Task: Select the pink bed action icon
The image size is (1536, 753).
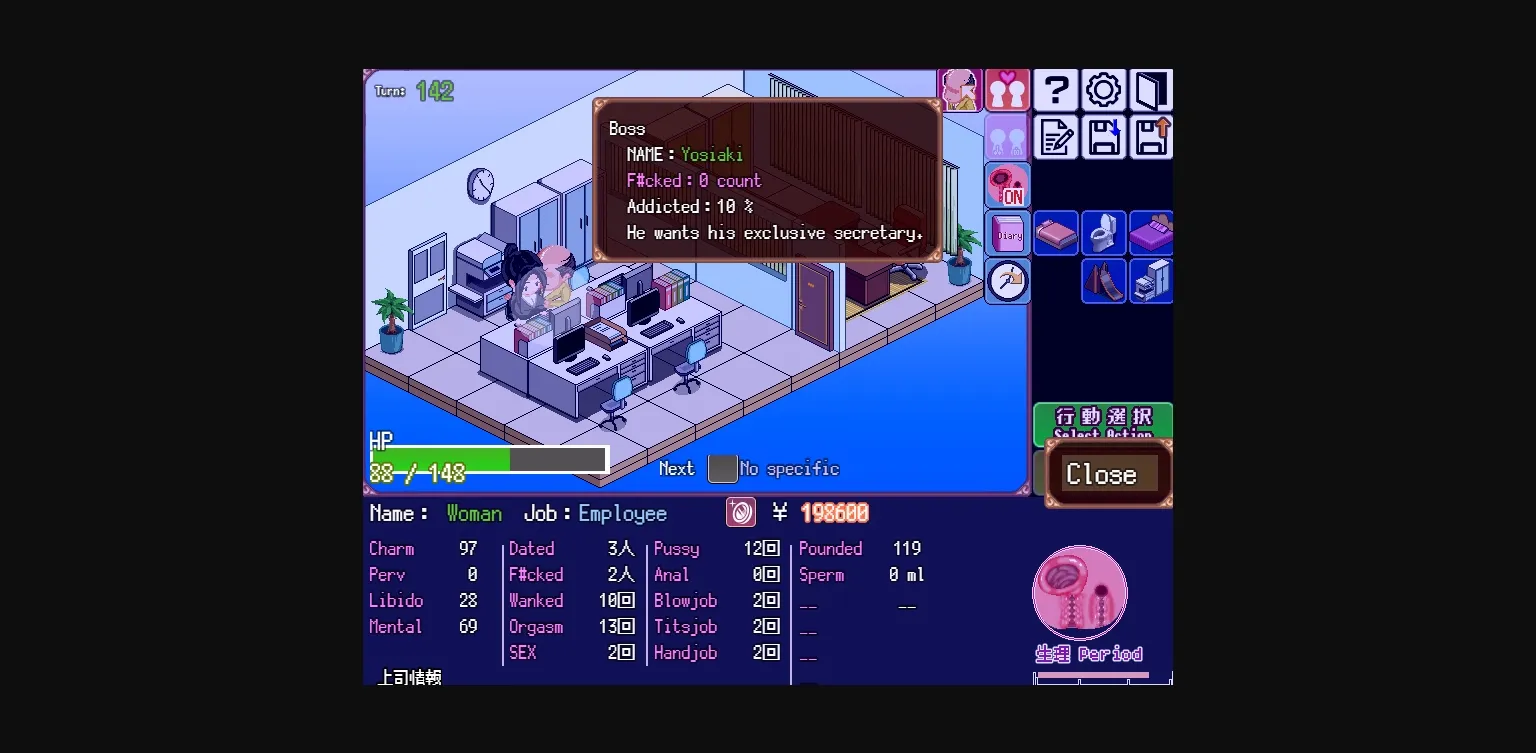Action: (1056, 232)
